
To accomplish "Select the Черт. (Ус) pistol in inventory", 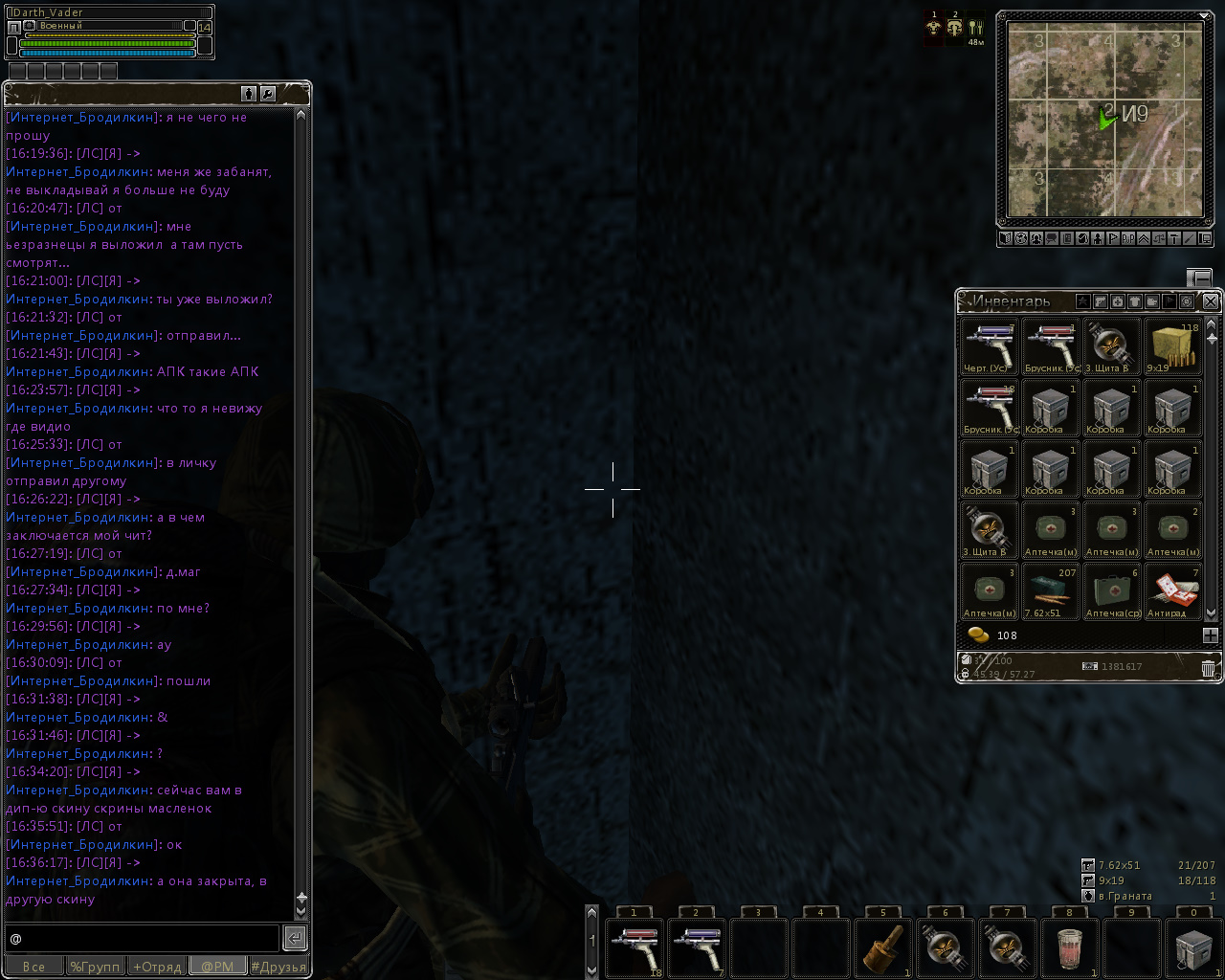I will pyautogui.click(x=989, y=346).
